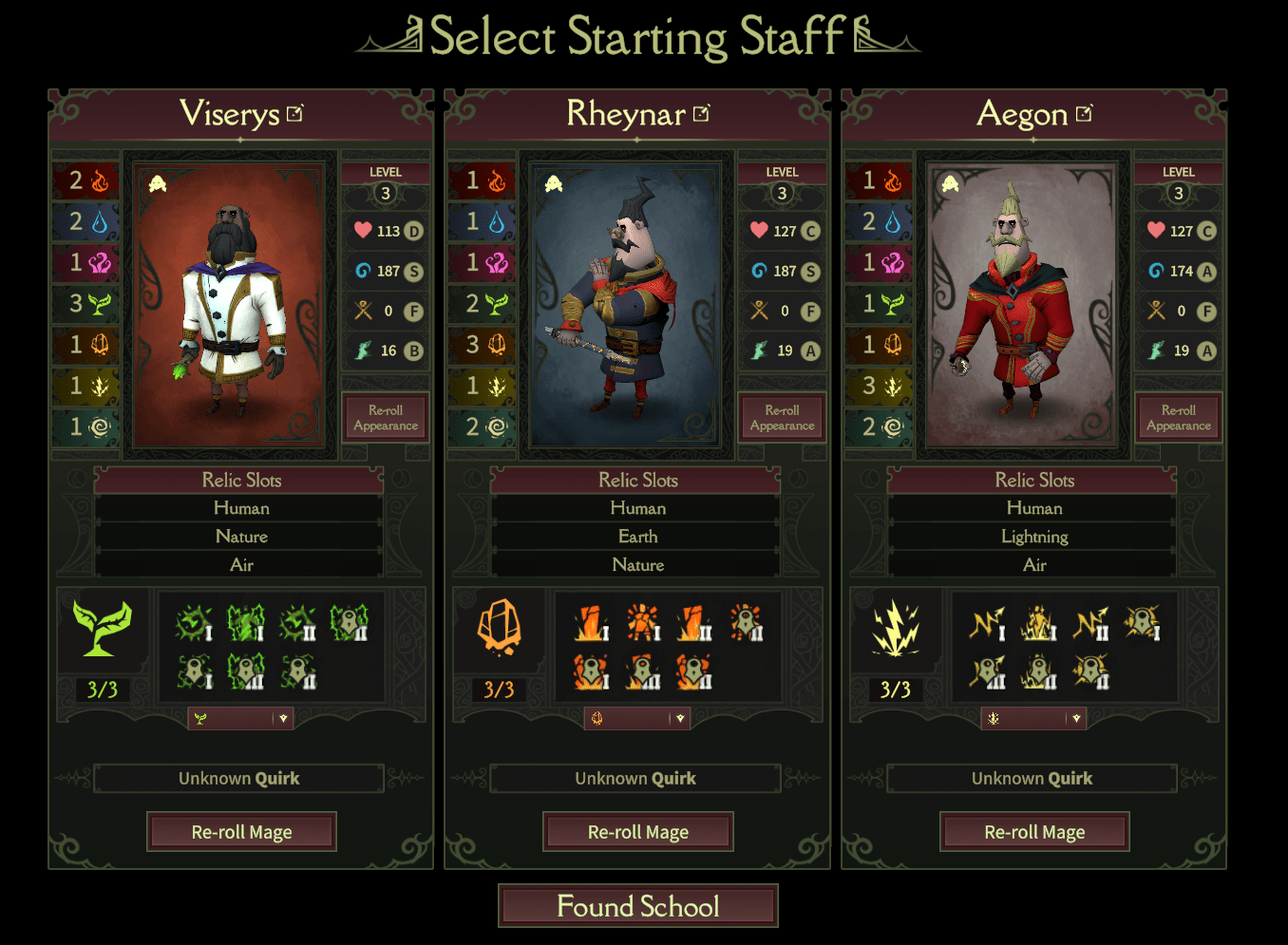This screenshot has height=945, width=1288.
Task: Click the Found School button
Action: 637,906
